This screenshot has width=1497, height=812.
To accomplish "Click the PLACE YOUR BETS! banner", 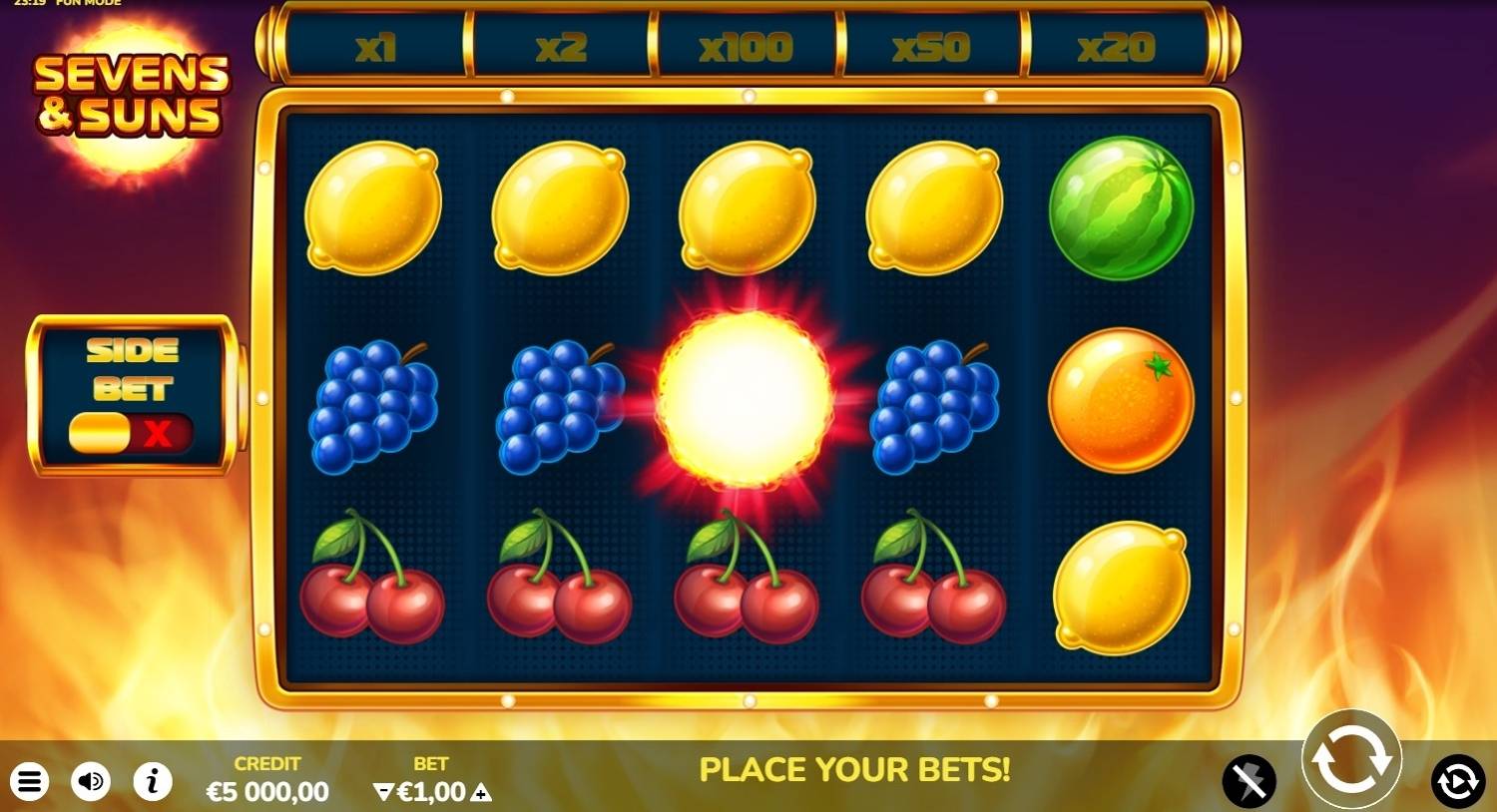I will pyautogui.click(x=856, y=770).
